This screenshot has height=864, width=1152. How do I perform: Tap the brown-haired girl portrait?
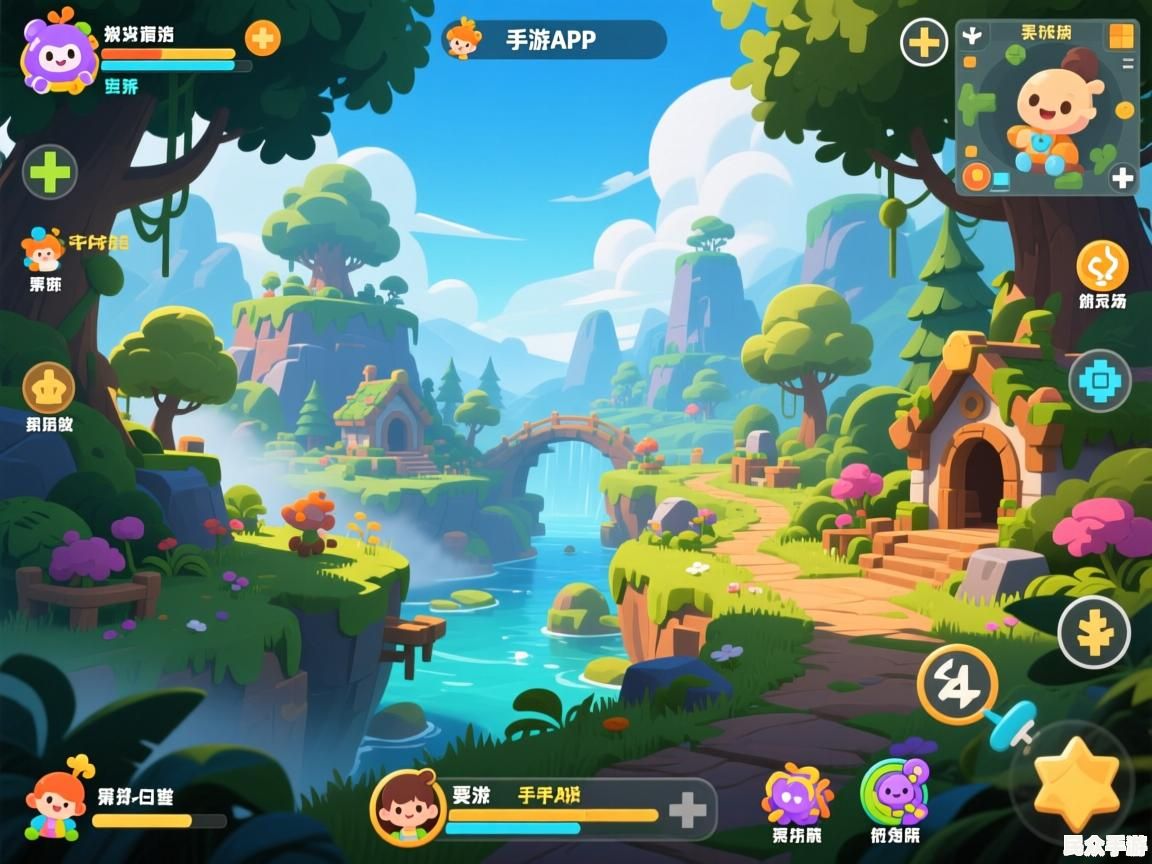tap(406, 806)
